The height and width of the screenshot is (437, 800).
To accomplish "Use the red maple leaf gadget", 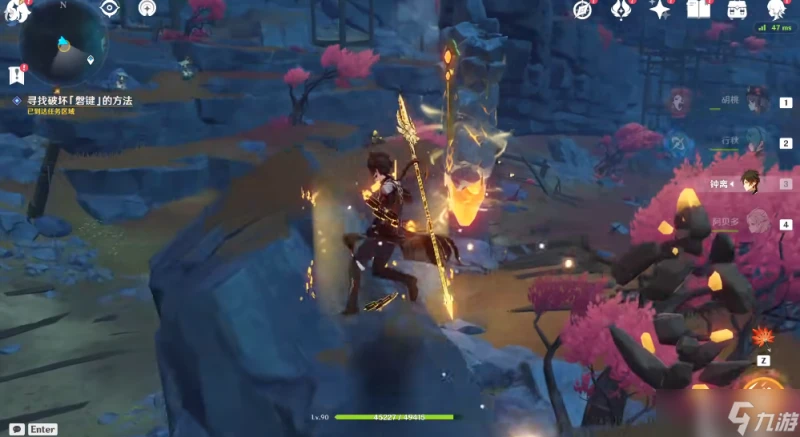I will coord(764,336).
